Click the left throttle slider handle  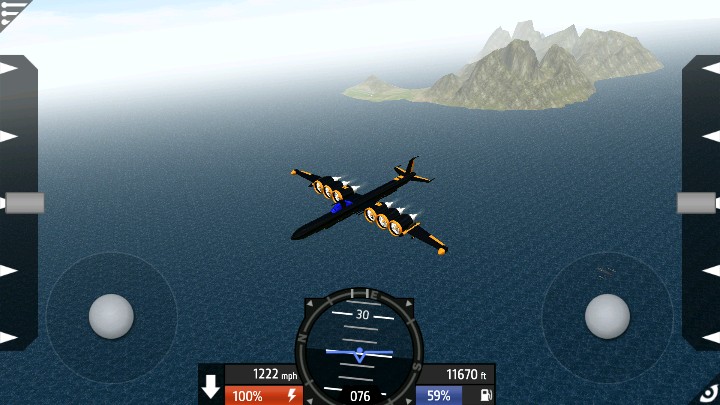24,203
